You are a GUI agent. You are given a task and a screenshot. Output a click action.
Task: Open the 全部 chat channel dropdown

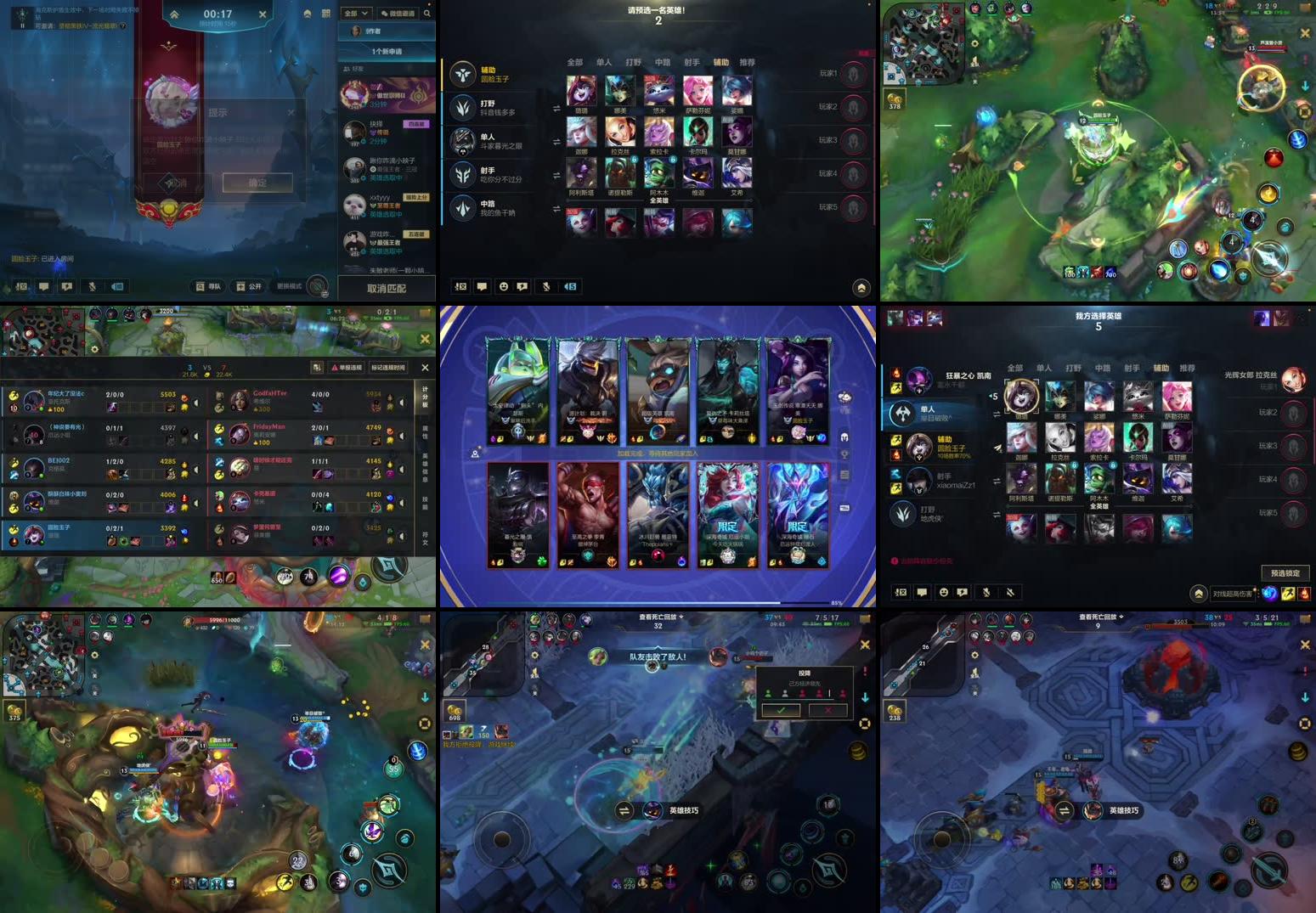[x=355, y=13]
